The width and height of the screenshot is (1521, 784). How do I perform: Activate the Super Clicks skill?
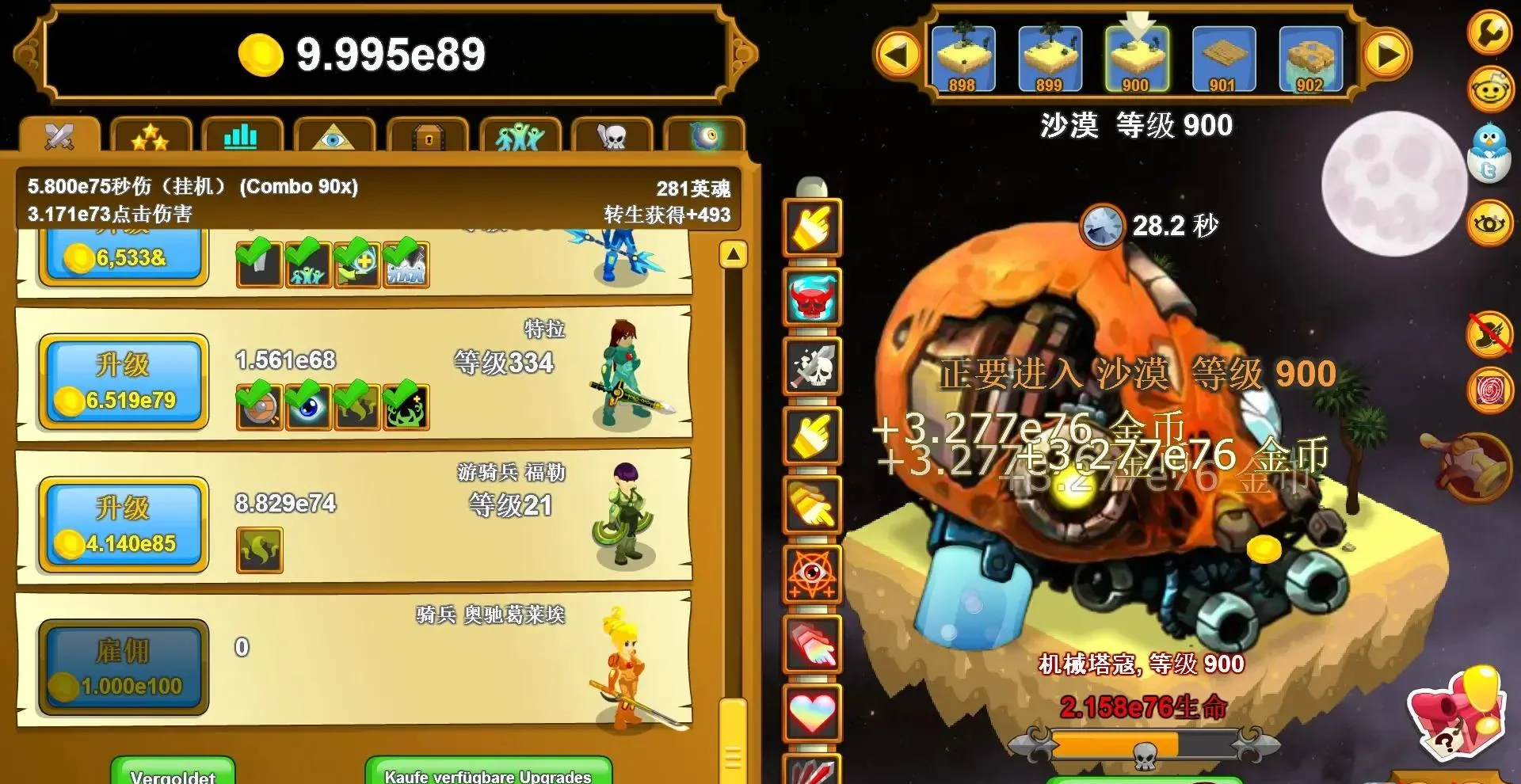[812, 645]
